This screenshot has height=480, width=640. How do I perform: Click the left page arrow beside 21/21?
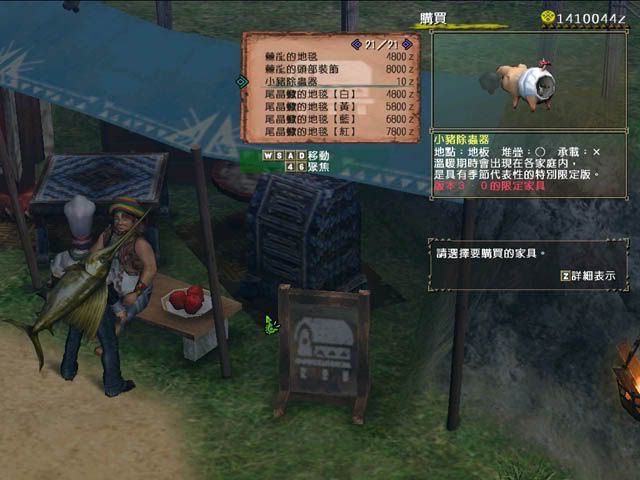(x=355, y=43)
